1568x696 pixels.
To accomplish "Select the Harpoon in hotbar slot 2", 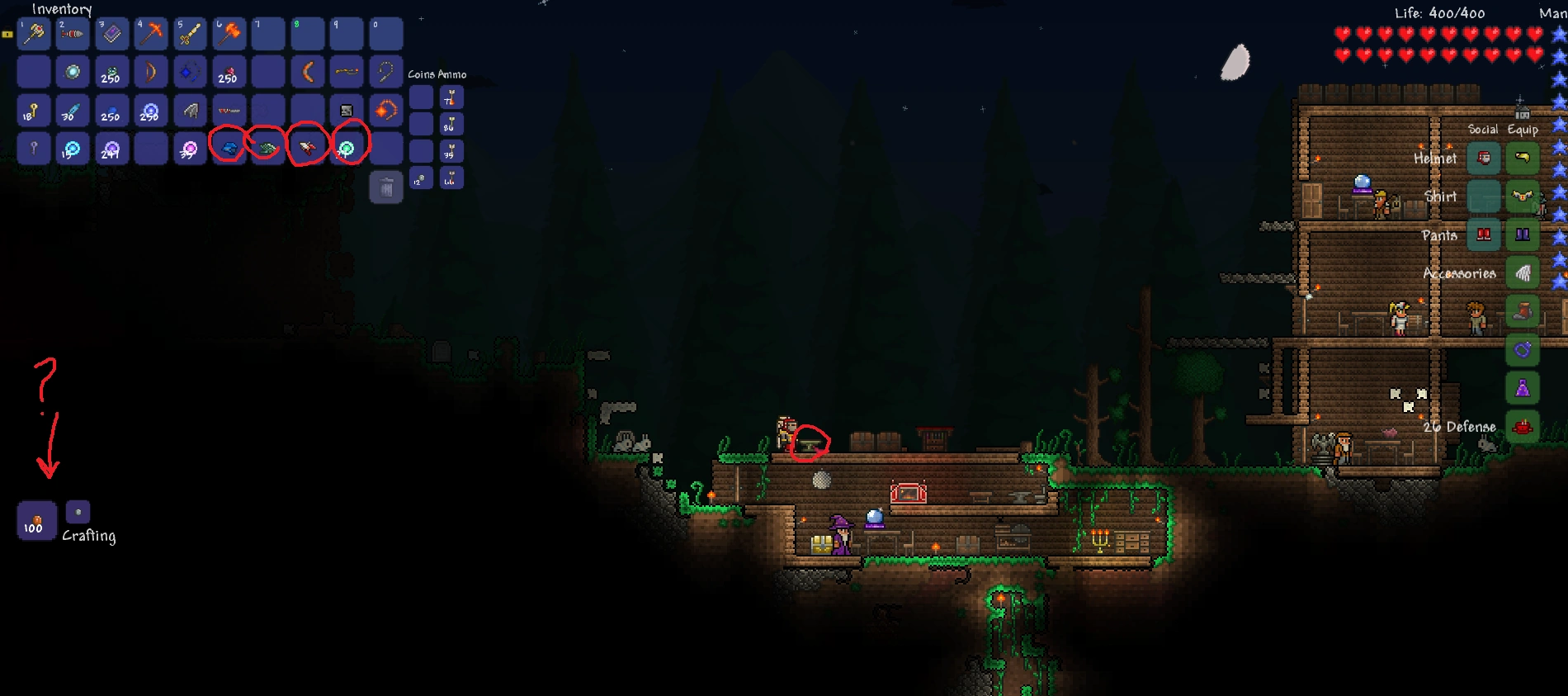I will point(73,33).
